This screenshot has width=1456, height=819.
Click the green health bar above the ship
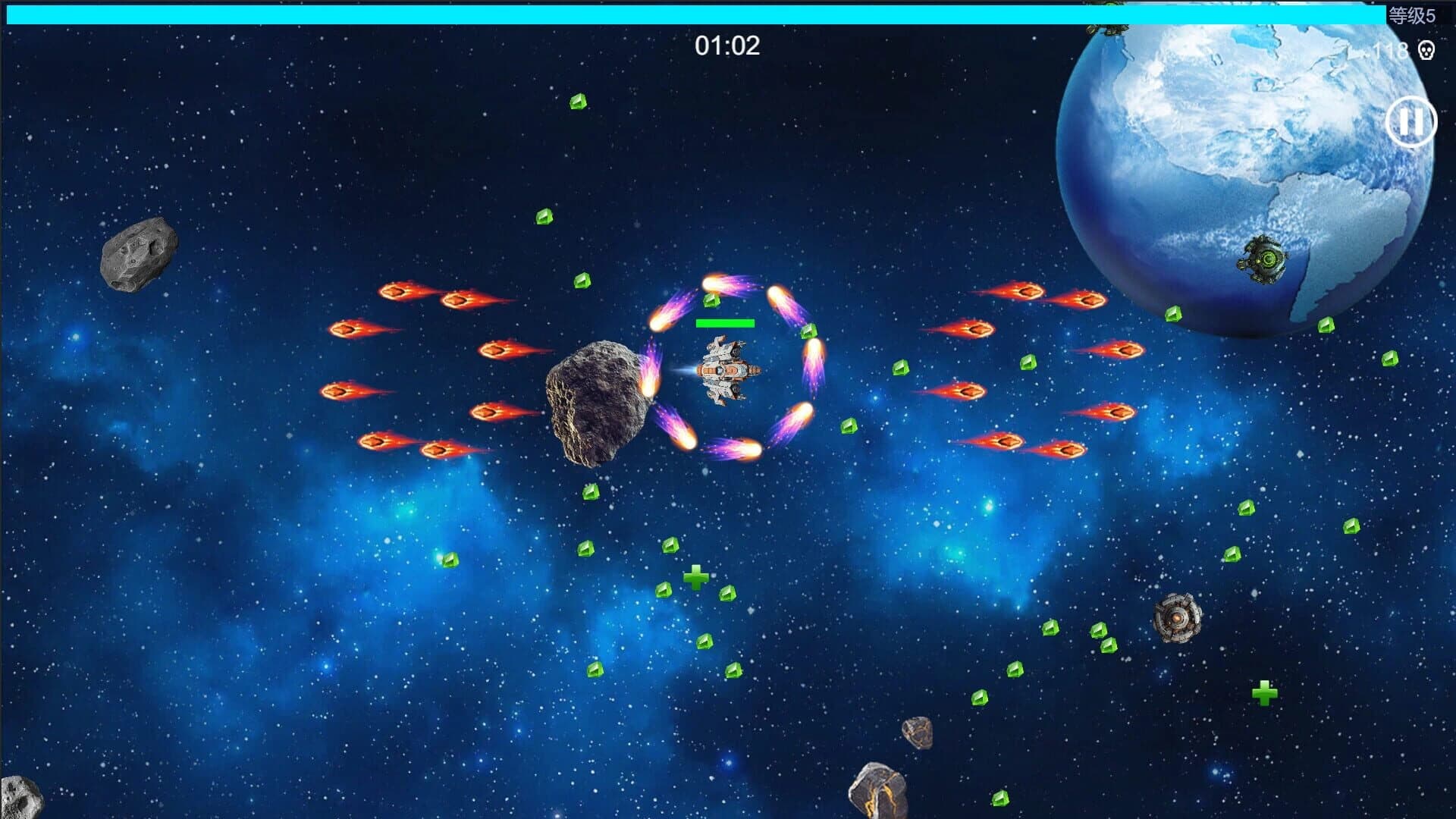[x=726, y=322]
